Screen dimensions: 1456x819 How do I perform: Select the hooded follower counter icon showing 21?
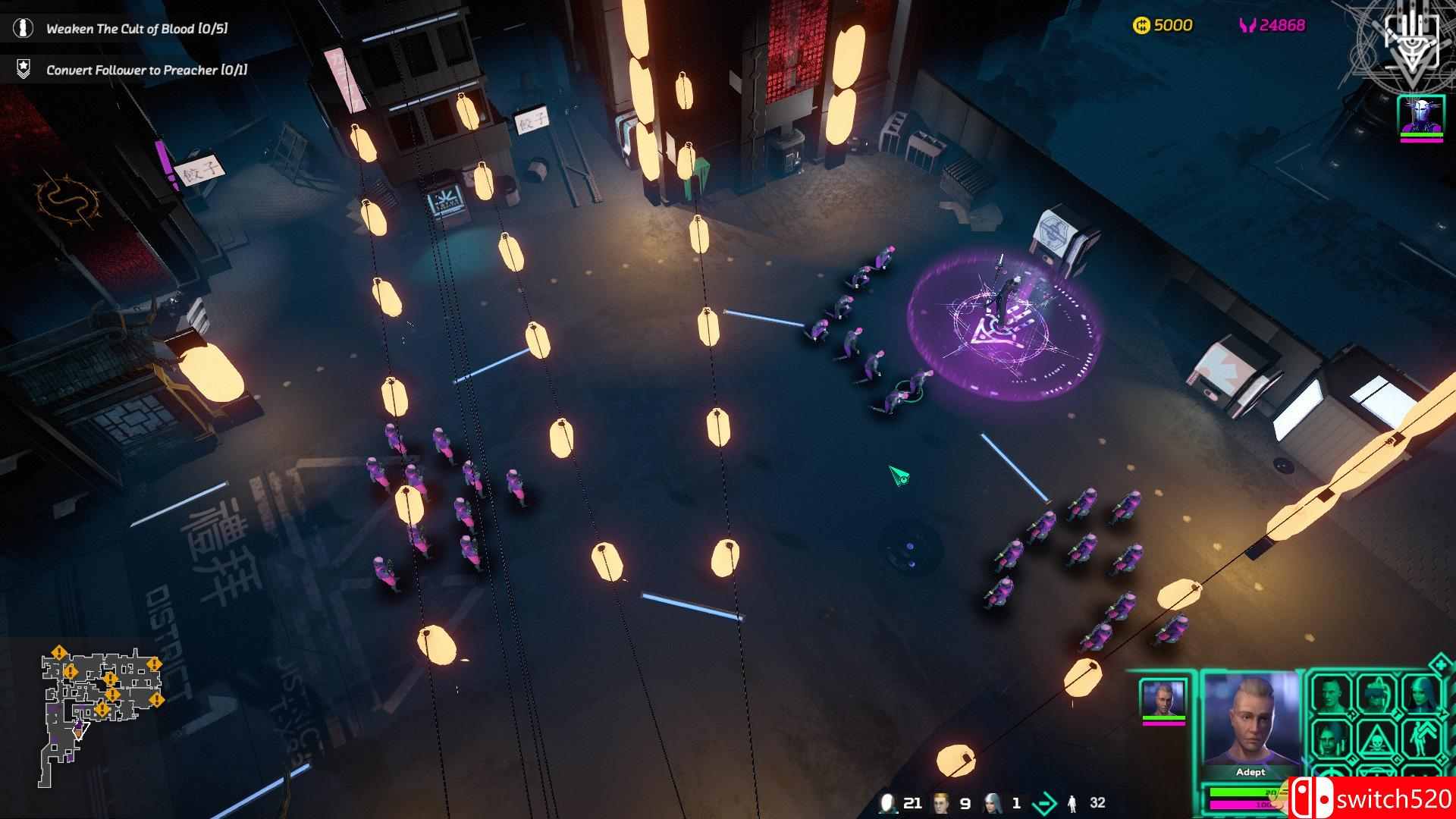pos(887,802)
